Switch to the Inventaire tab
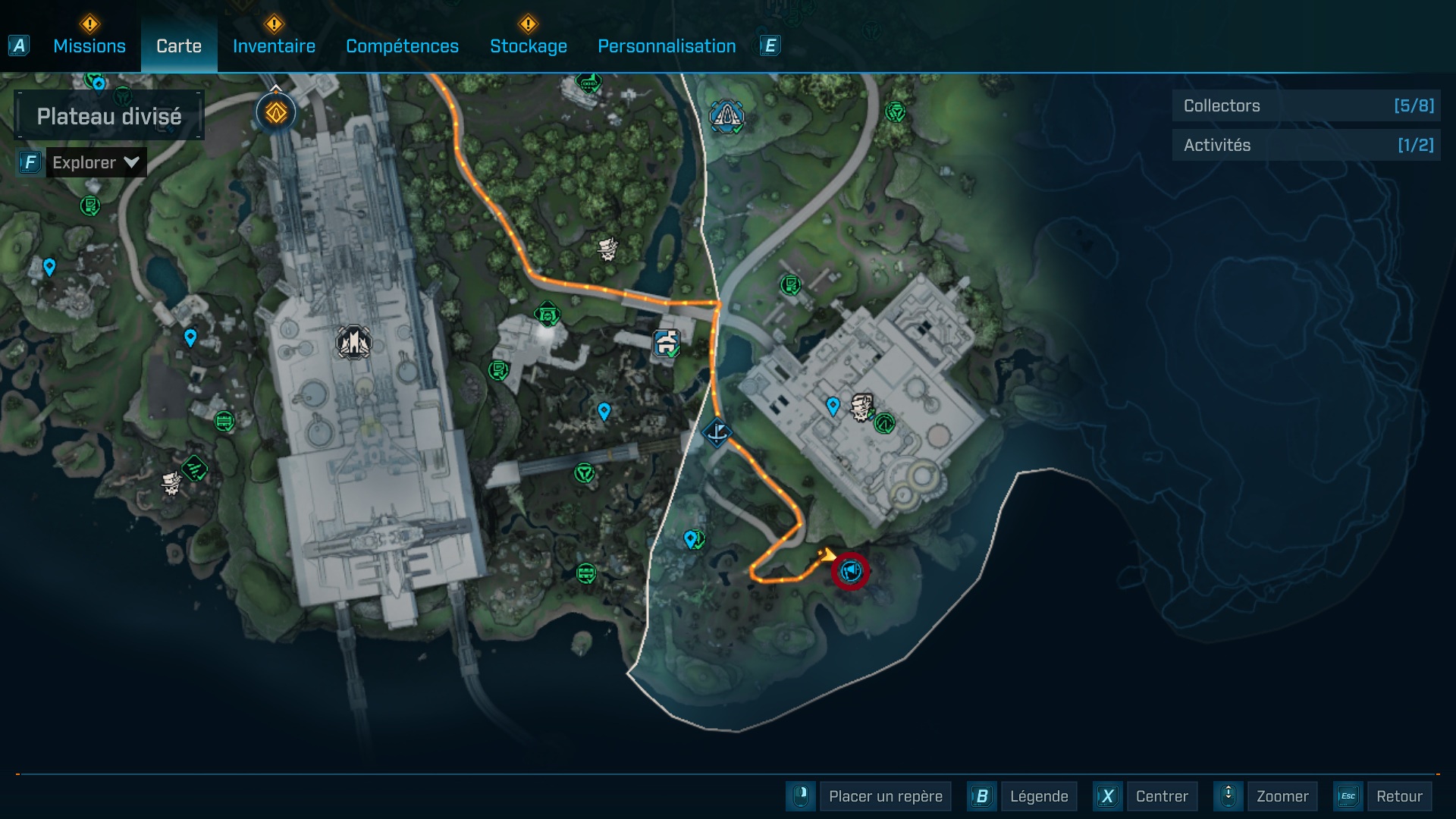This screenshot has width=1456, height=819. click(x=274, y=46)
